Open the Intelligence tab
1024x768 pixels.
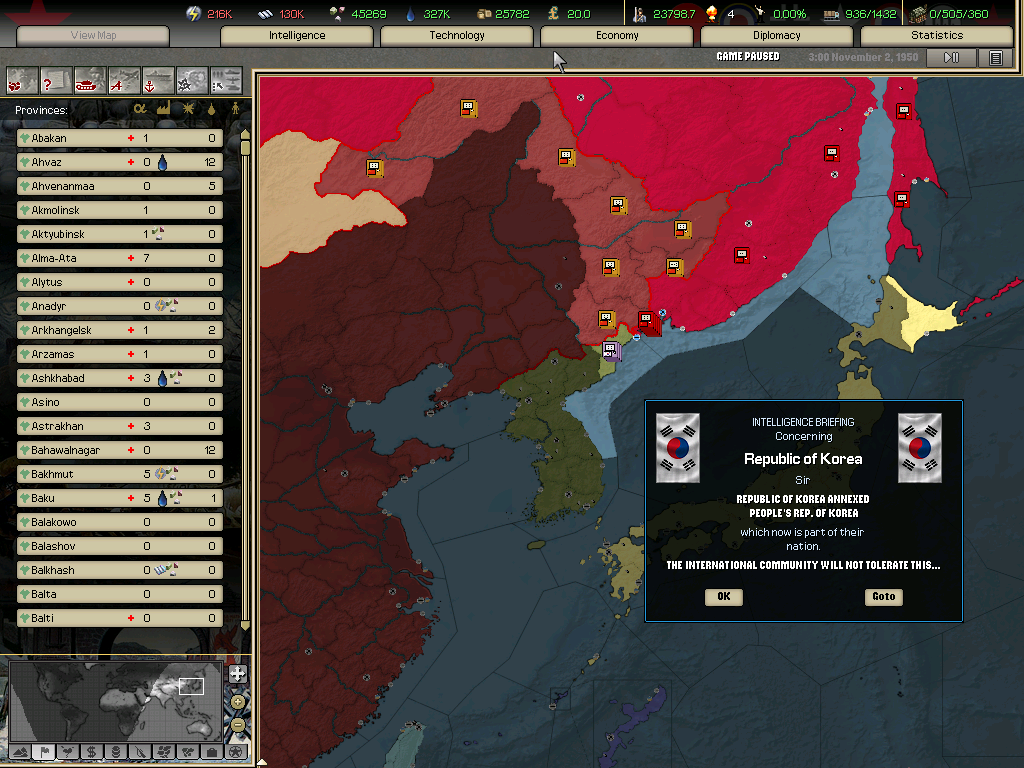(x=297, y=36)
